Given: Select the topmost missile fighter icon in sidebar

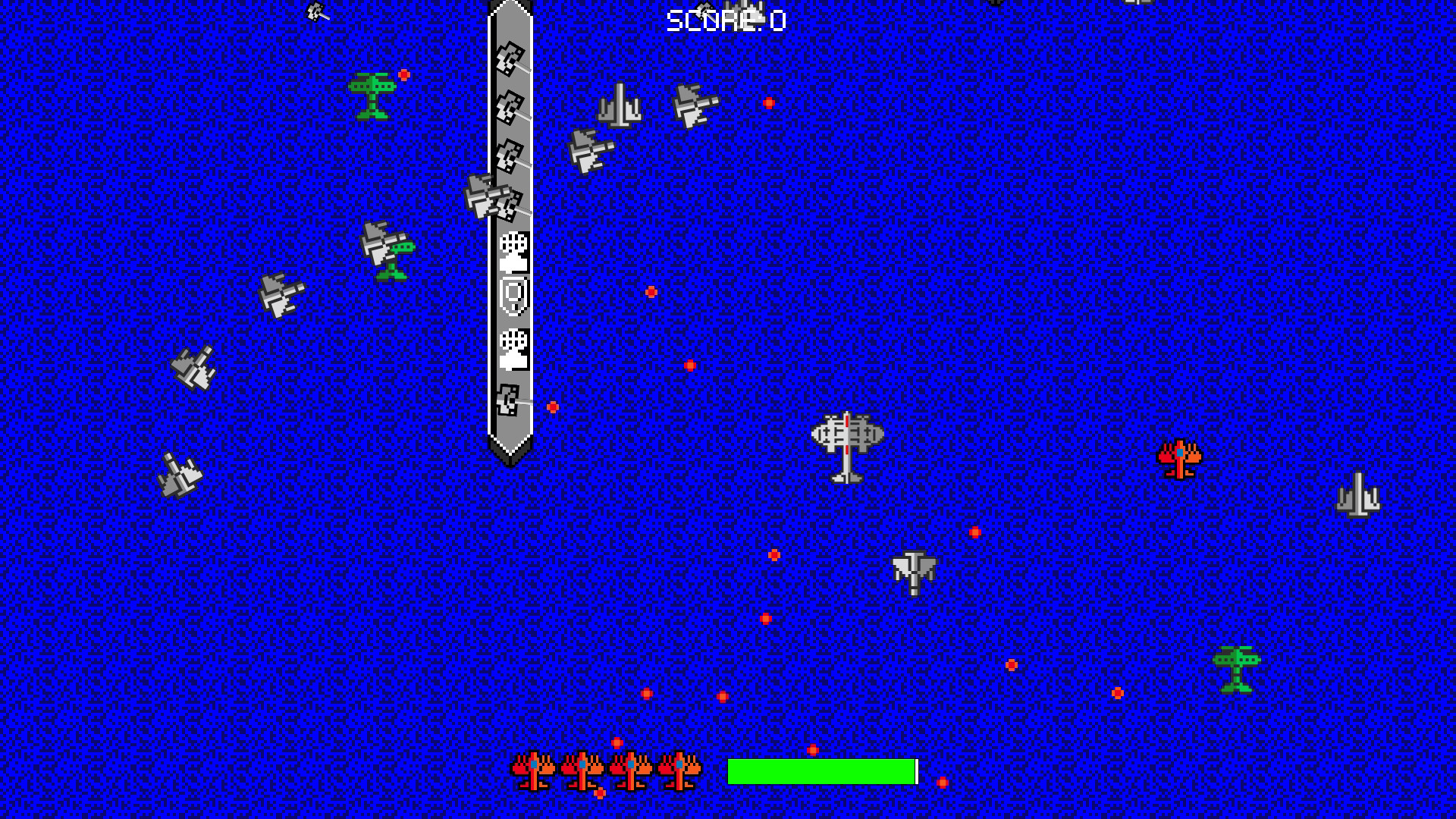Looking at the screenshot, I should (510, 59).
